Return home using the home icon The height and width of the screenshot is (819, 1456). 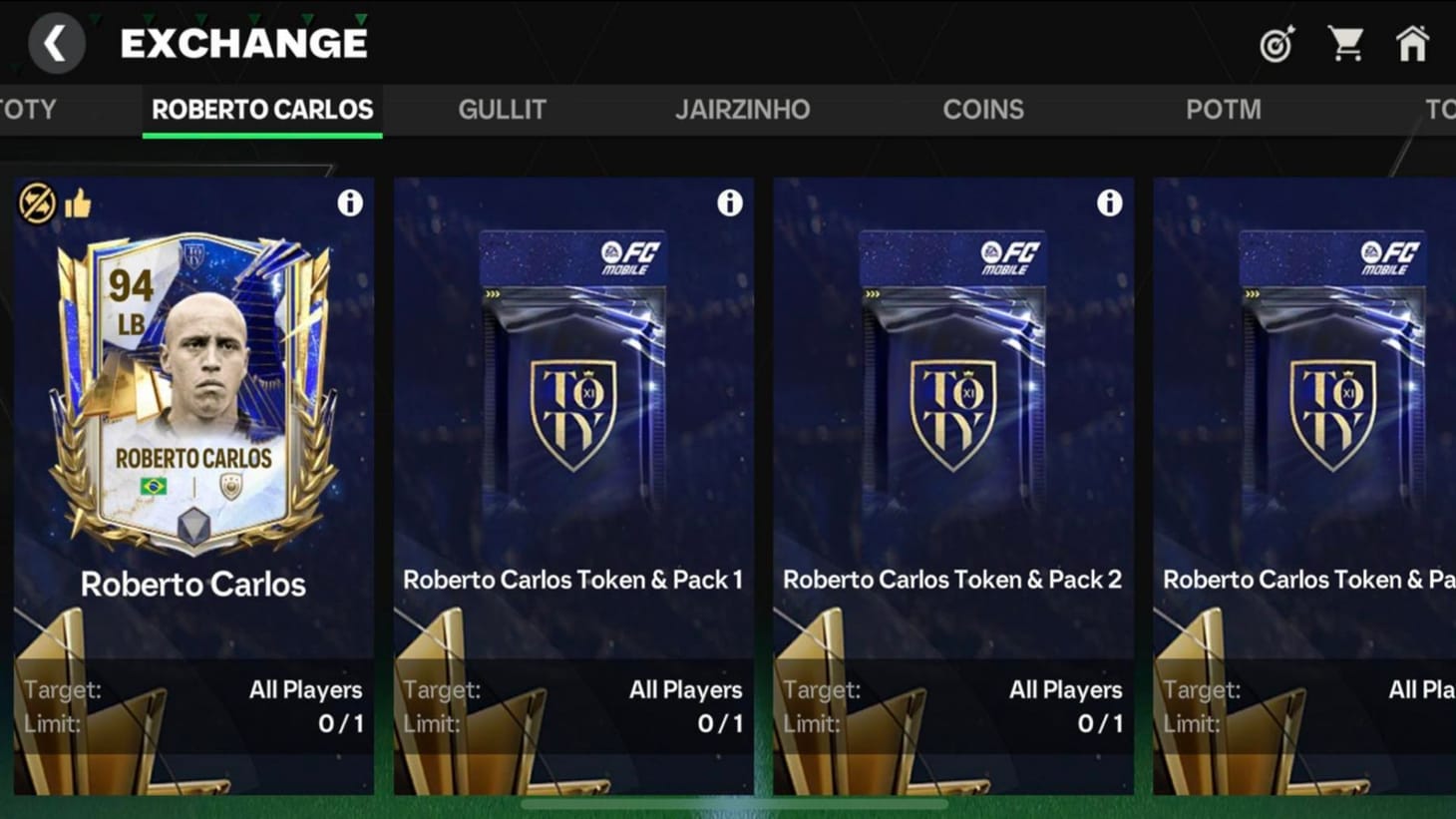coord(1413,45)
